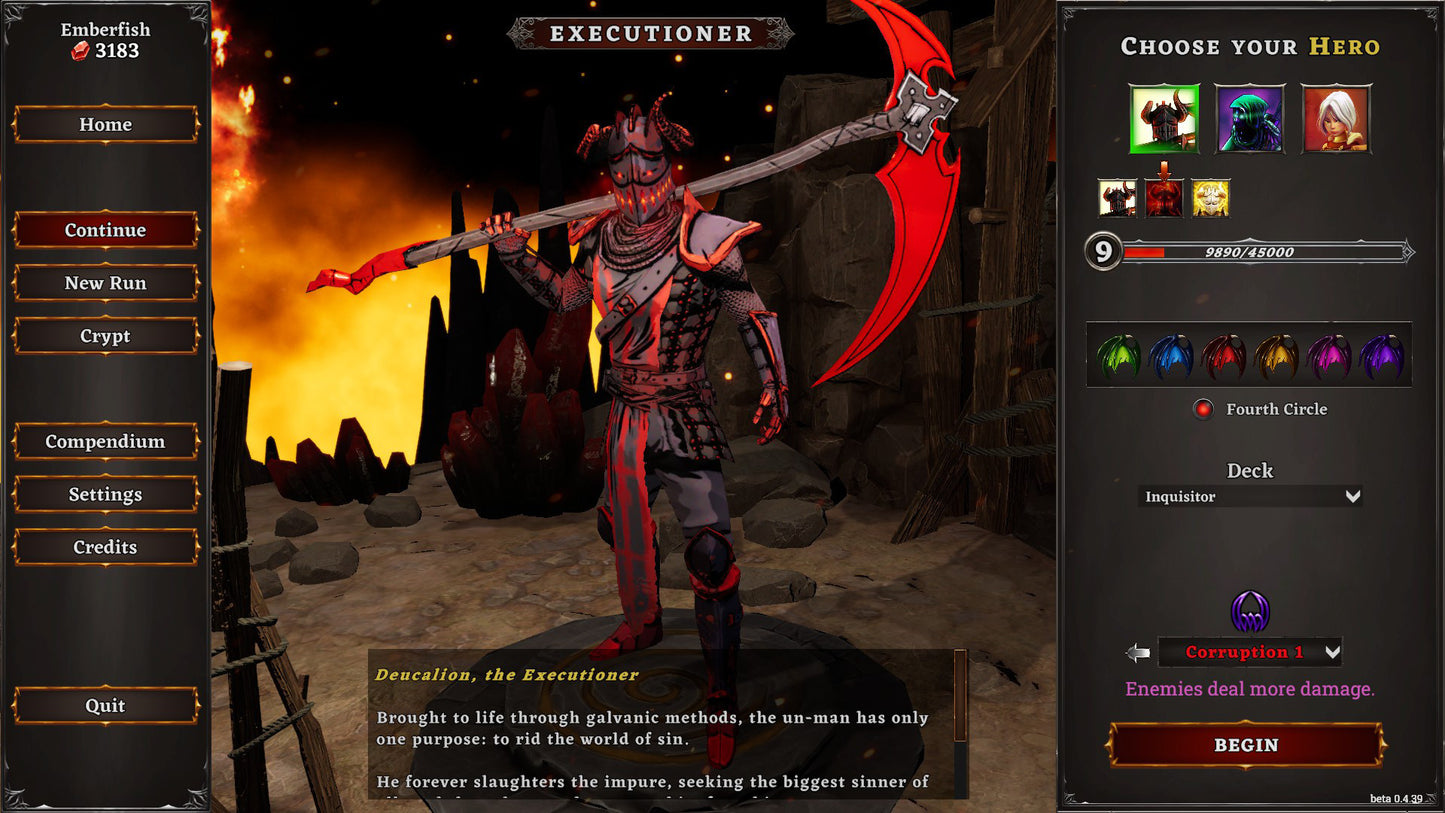This screenshot has height=813, width=1445.
Task: Click the BEGIN button
Action: click(1246, 745)
